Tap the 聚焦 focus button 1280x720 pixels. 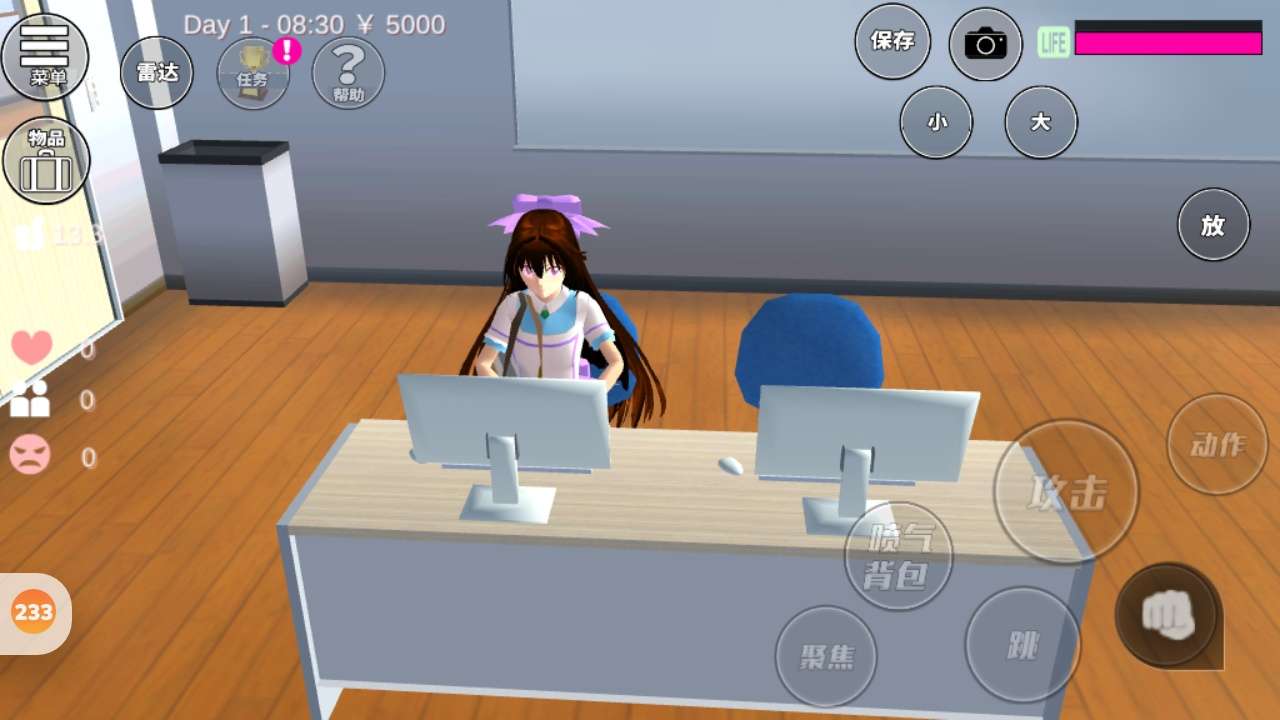coord(826,656)
